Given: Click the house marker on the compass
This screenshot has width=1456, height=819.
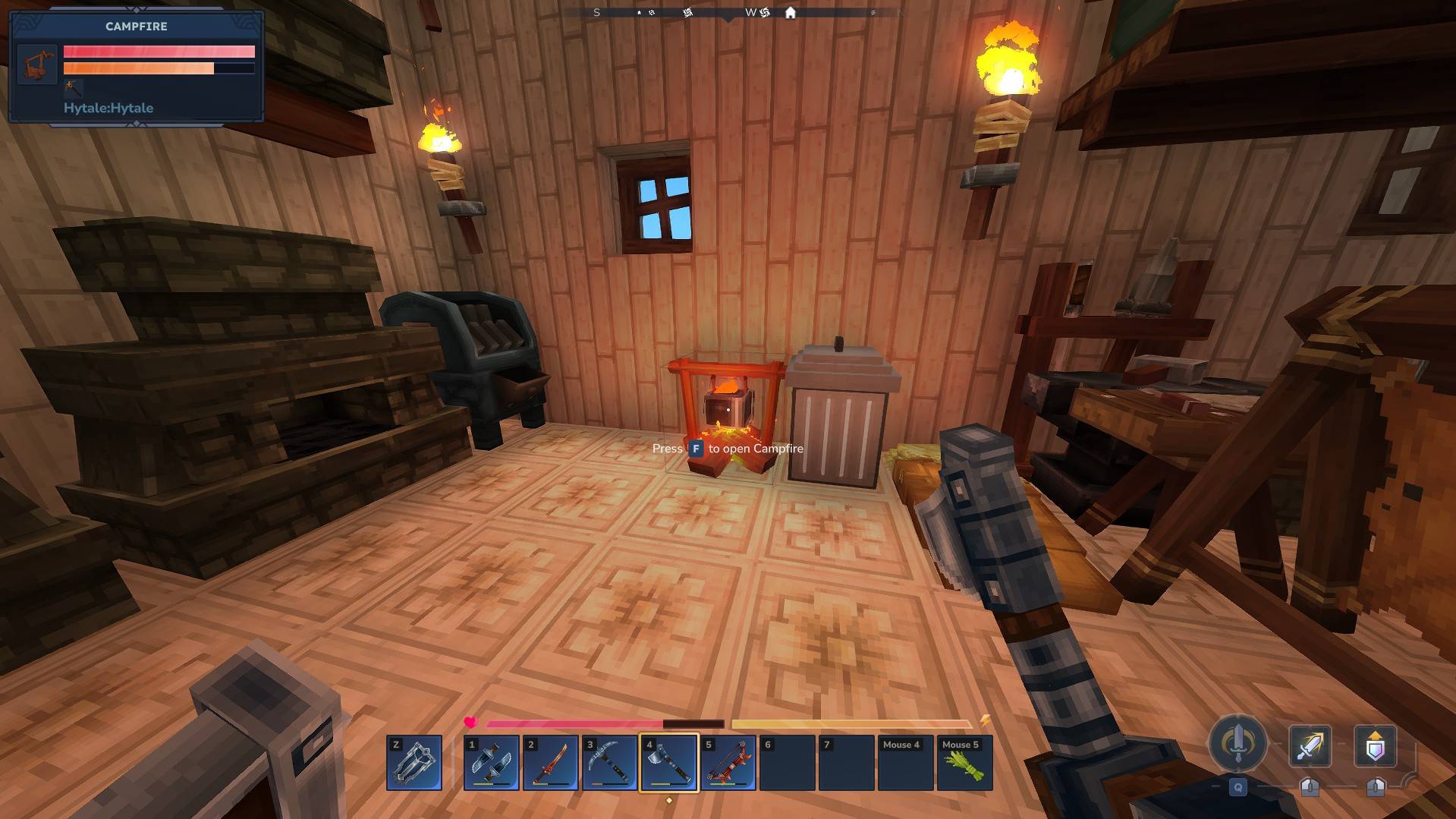Looking at the screenshot, I should 791,13.
